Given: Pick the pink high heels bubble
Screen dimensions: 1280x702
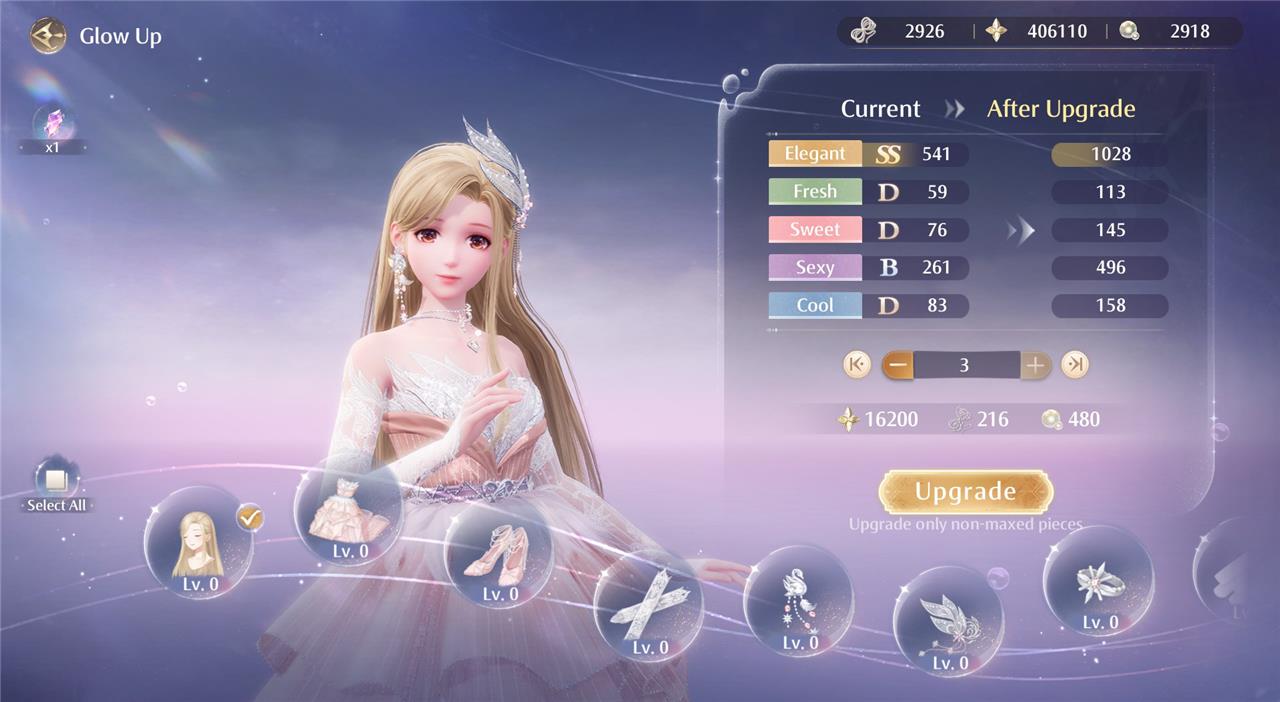Looking at the screenshot, I should click(498, 556).
